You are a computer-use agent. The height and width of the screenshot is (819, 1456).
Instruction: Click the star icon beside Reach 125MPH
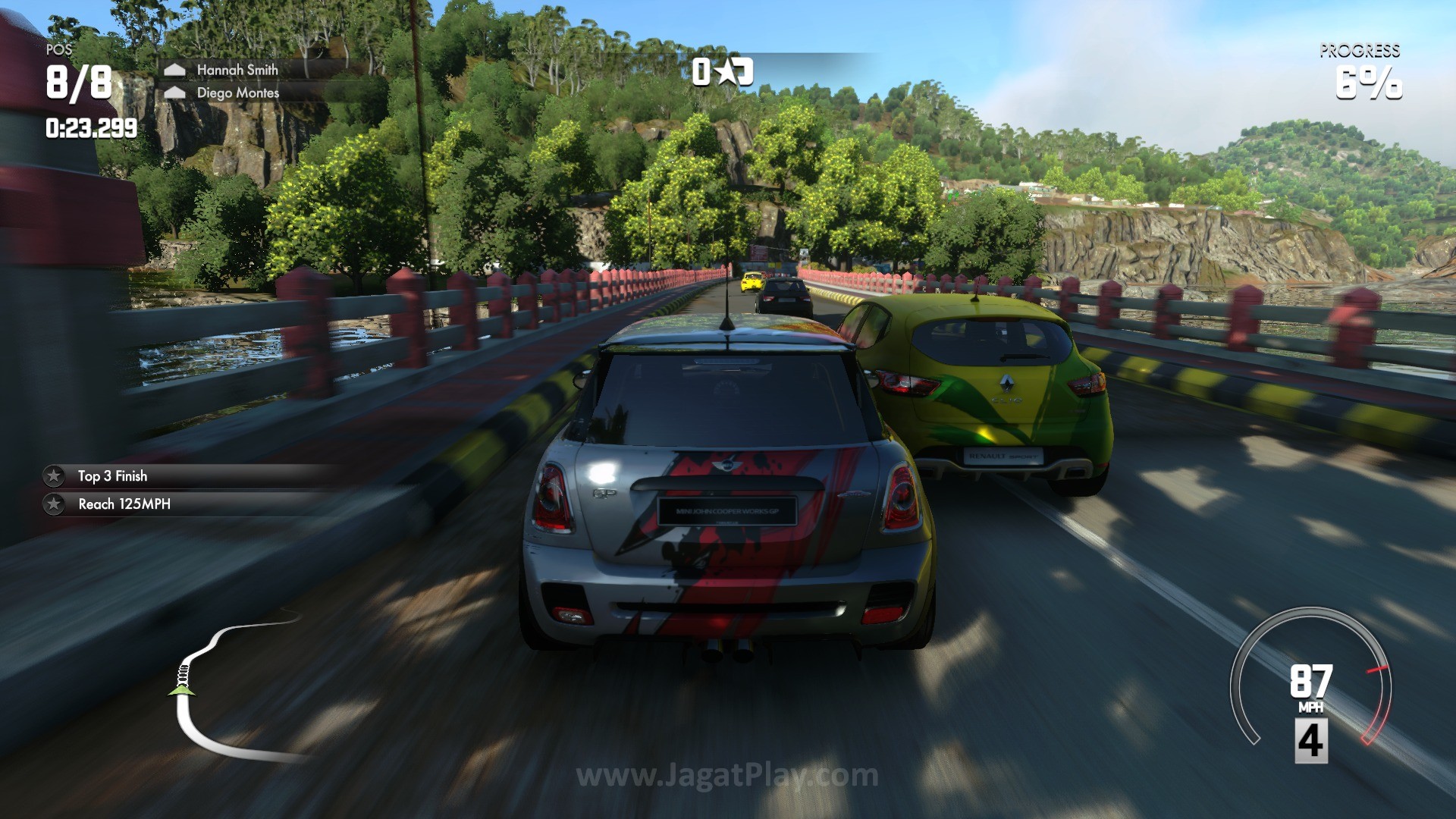(53, 504)
